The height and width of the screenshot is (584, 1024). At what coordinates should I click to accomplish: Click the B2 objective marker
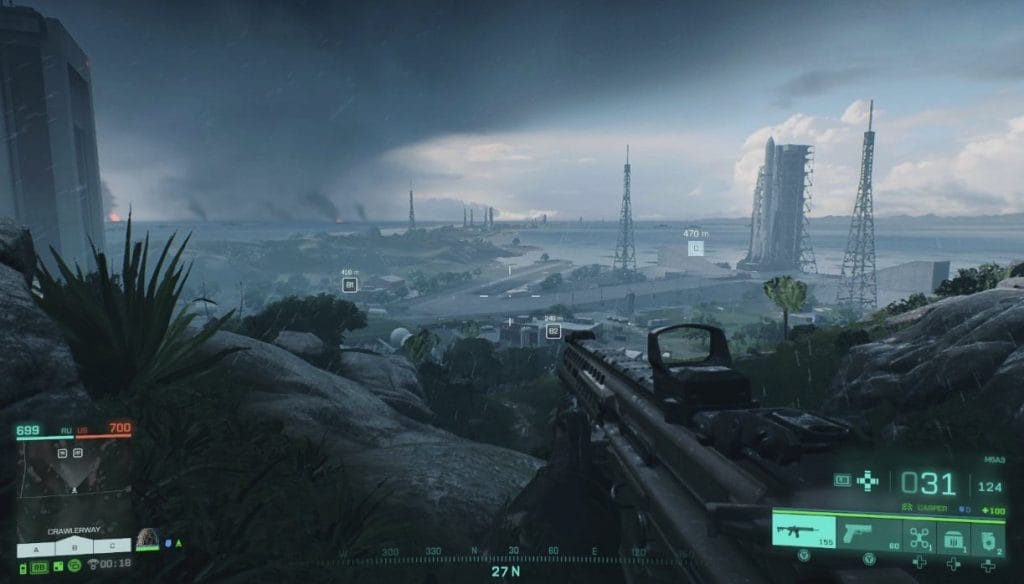coord(553,331)
